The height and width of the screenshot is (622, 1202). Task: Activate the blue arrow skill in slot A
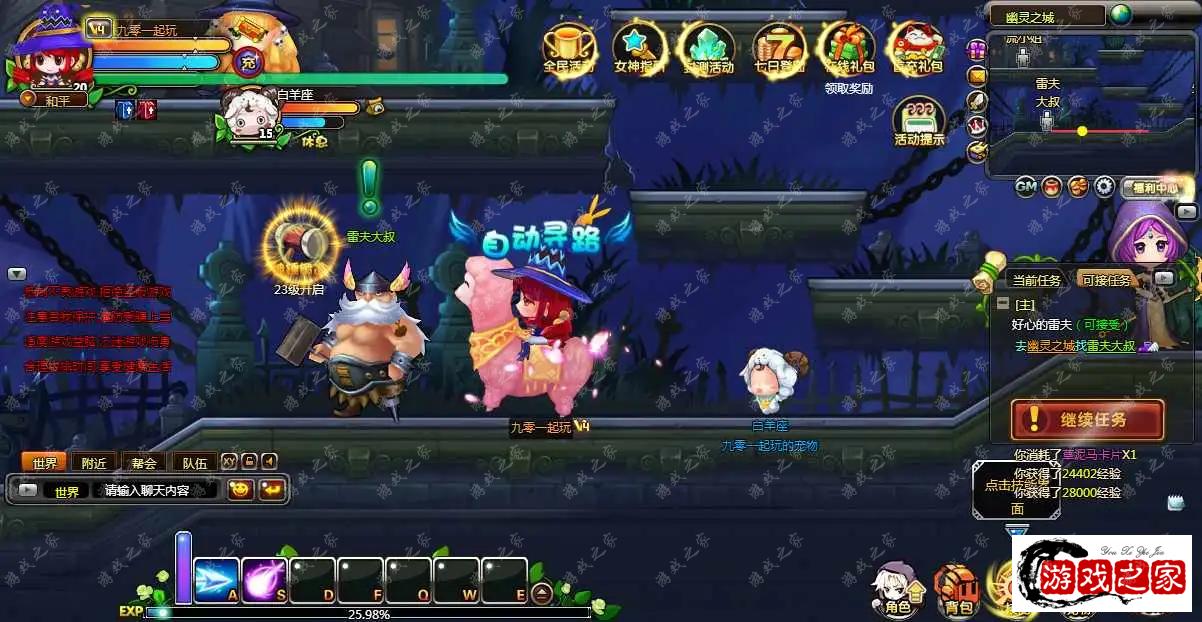coord(216,580)
